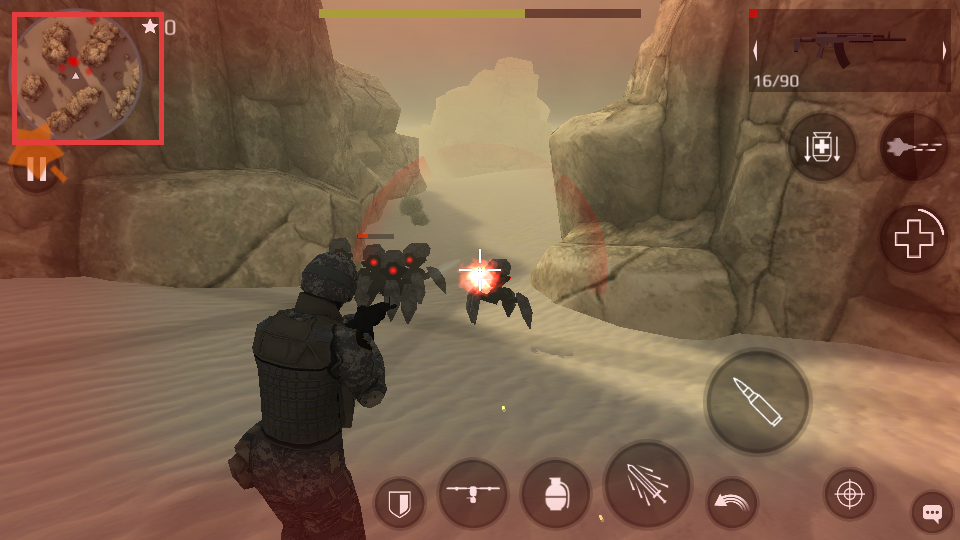
Task: Tap the curved arrow dodge button
Action: (x=732, y=502)
